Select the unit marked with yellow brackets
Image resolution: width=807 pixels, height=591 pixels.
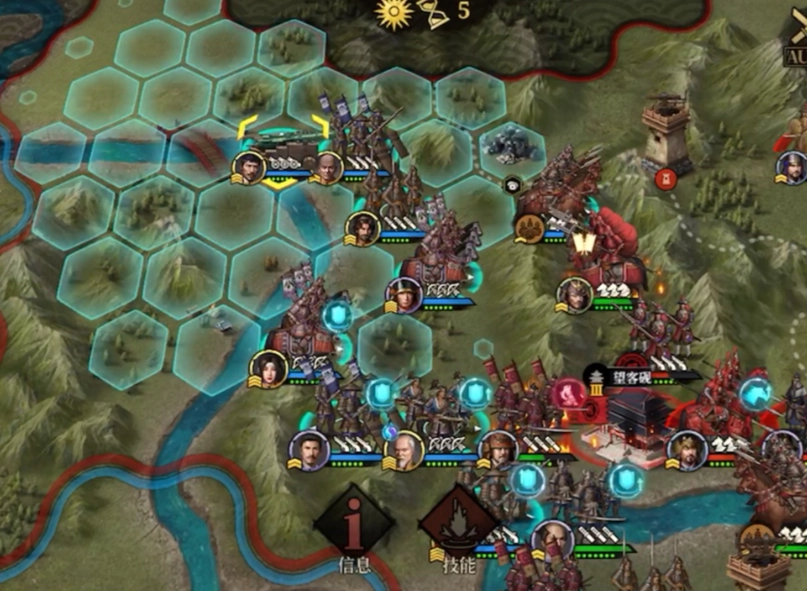pyautogui.click(x=283, y=153)
